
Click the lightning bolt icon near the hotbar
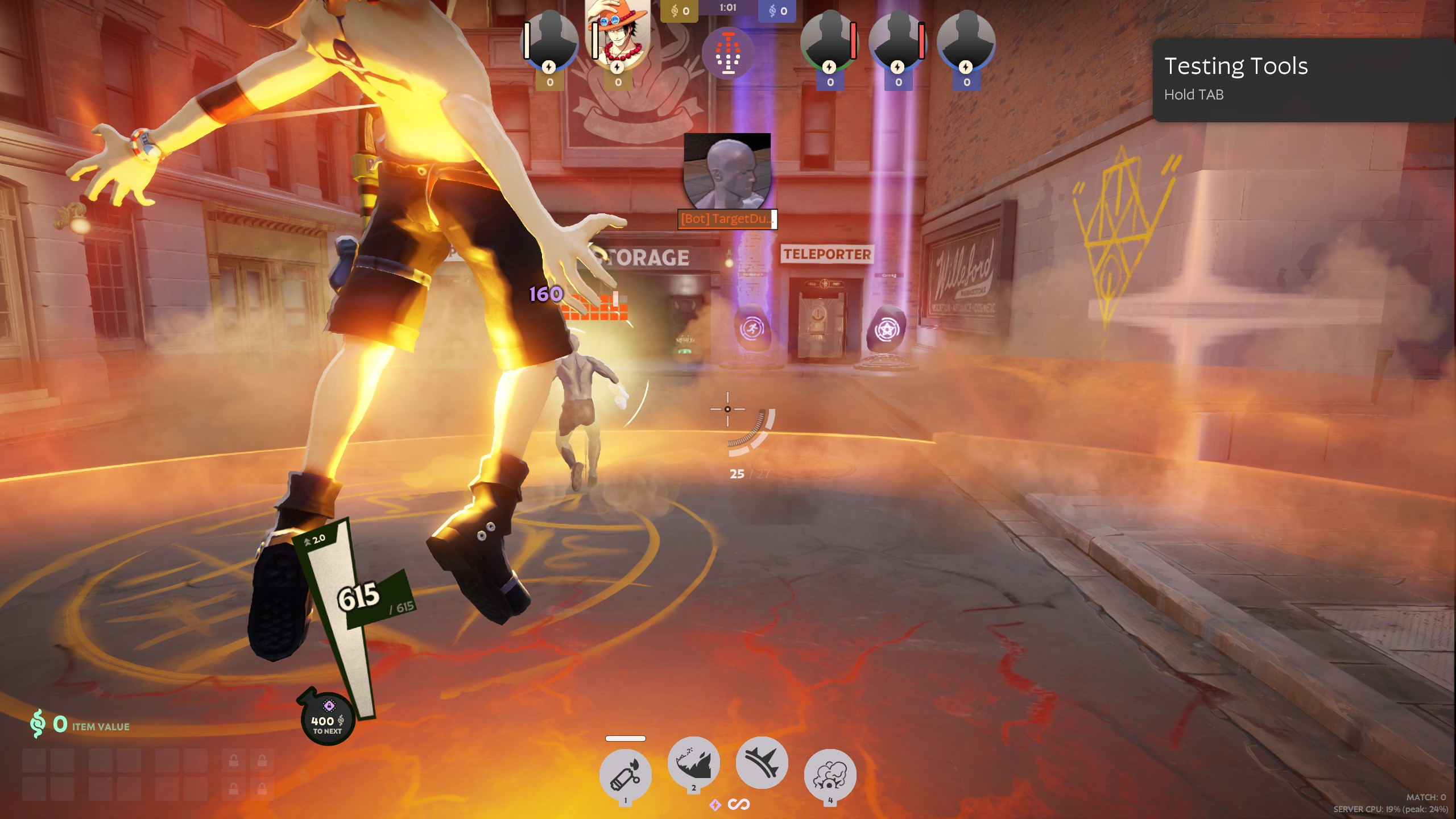pyautogui.click(x=715, y=804)
